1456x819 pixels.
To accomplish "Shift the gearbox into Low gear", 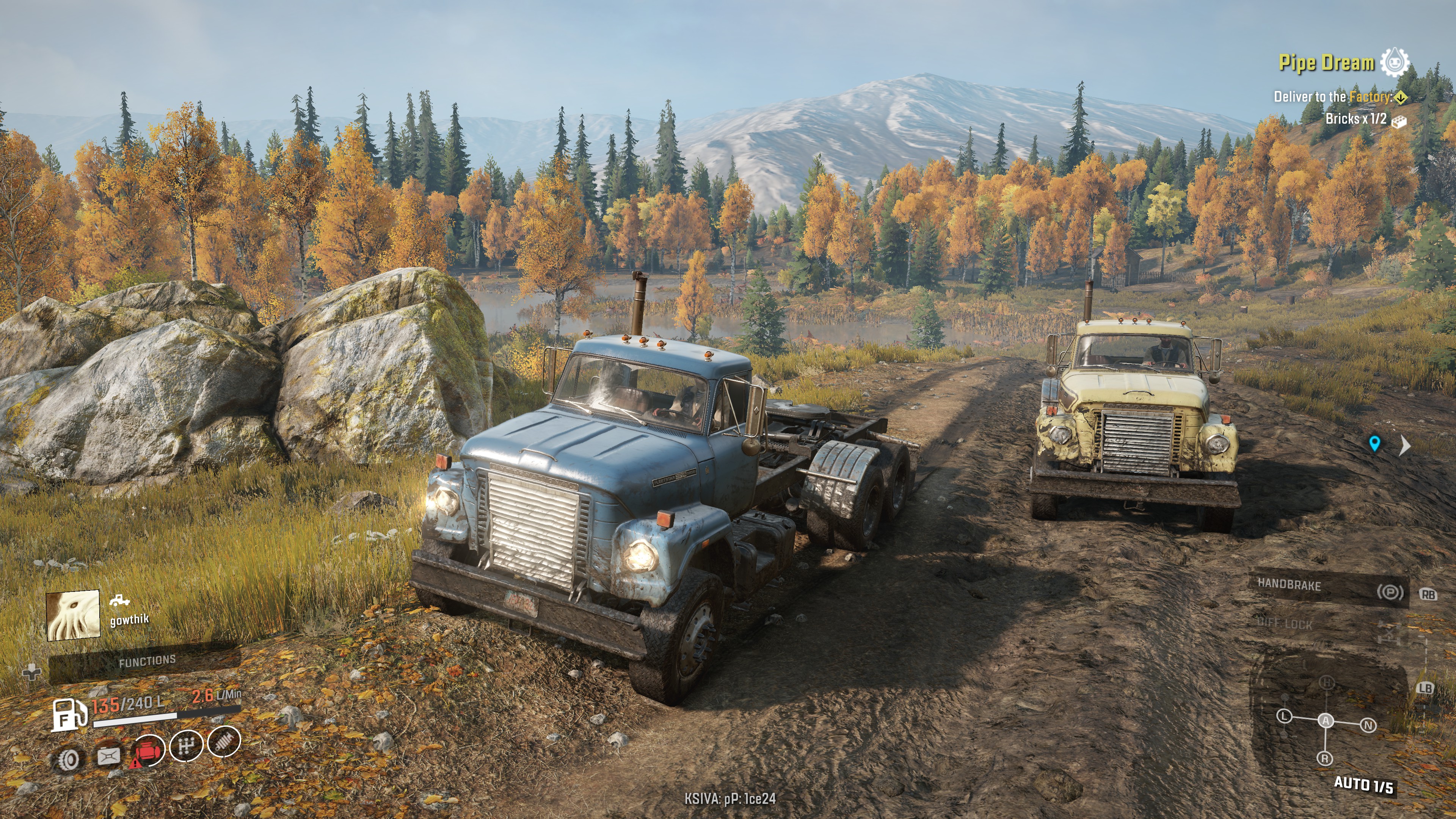I will click(x=1284, y=716).
